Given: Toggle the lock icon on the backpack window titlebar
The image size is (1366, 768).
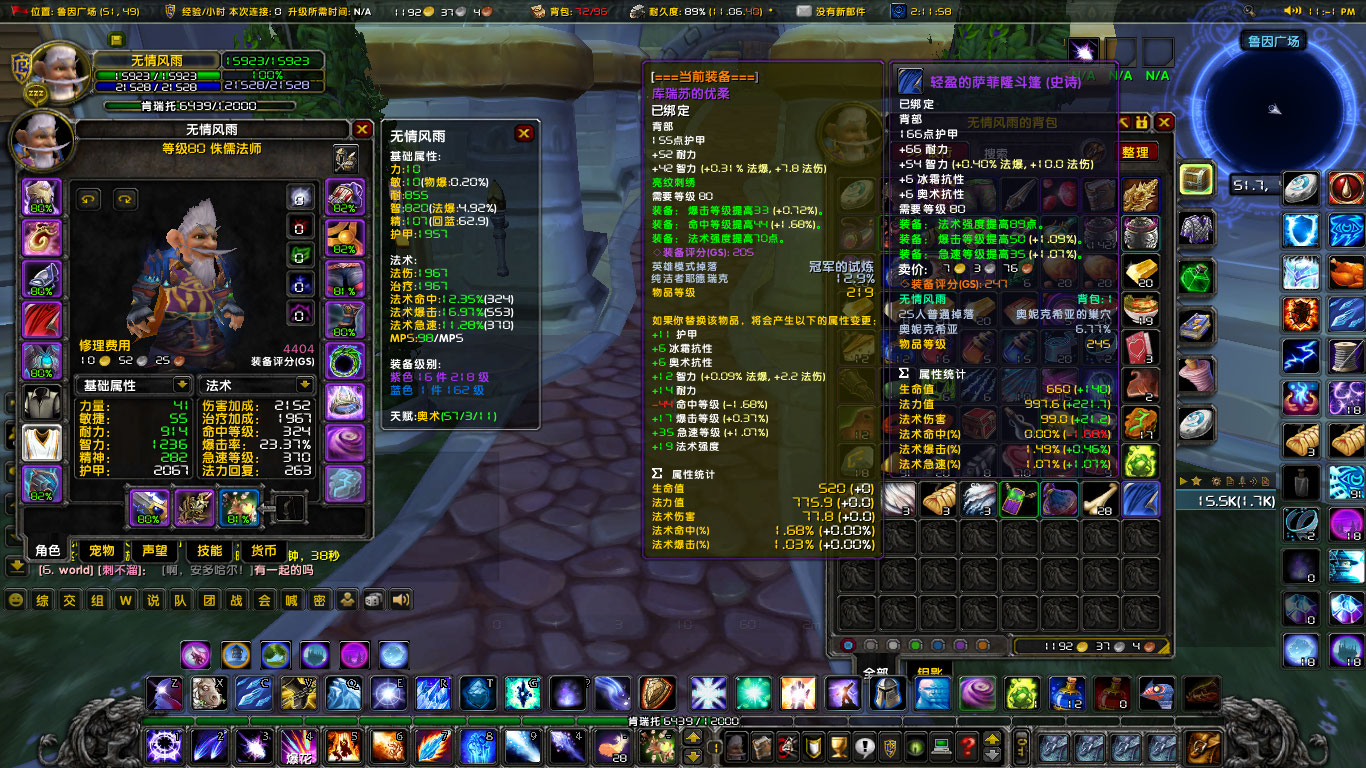Looking at the screenshot, I should 1142,121.
